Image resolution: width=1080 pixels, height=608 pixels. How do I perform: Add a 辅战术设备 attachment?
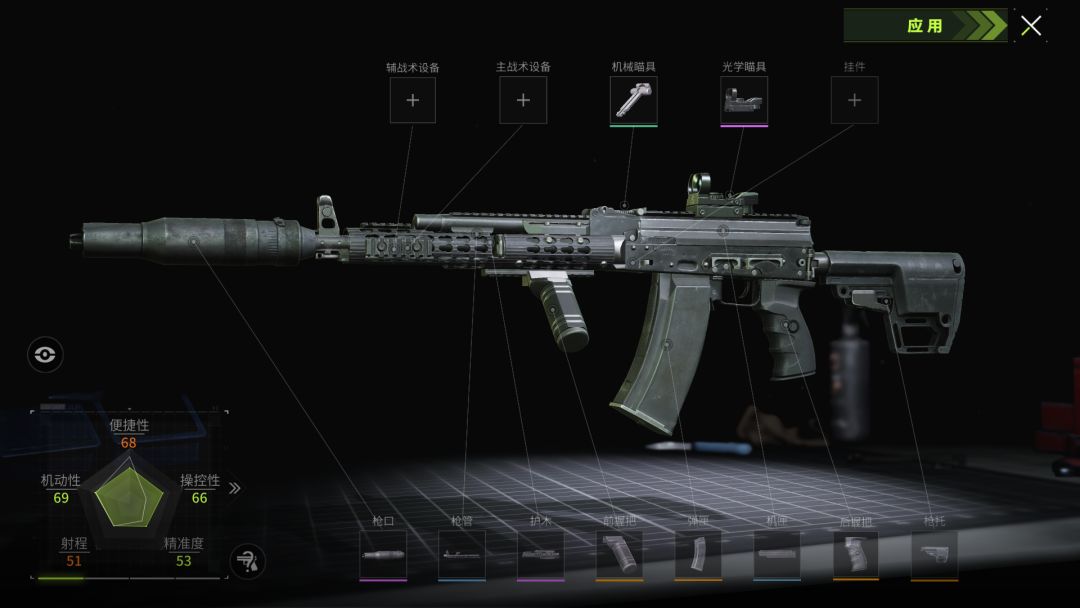[413, 100]
